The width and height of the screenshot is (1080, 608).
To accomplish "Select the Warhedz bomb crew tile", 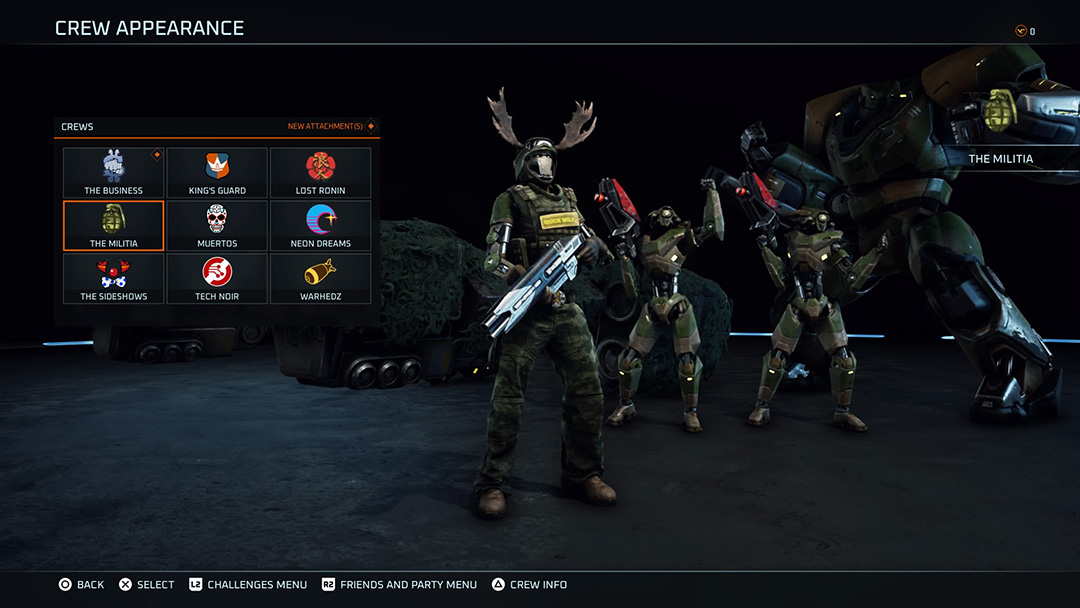I will click(320, 279).
